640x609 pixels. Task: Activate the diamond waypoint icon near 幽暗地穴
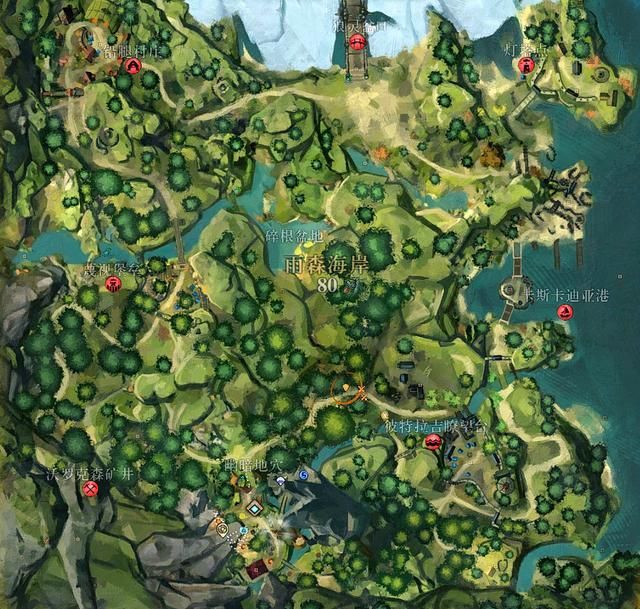(x=255, y=508)
